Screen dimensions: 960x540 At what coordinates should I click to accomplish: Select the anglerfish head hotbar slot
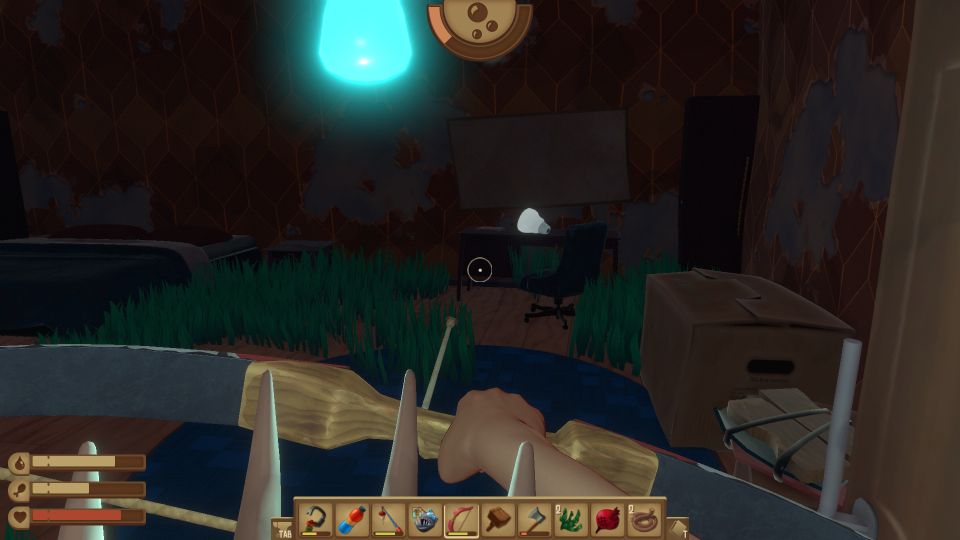(425, 519)
